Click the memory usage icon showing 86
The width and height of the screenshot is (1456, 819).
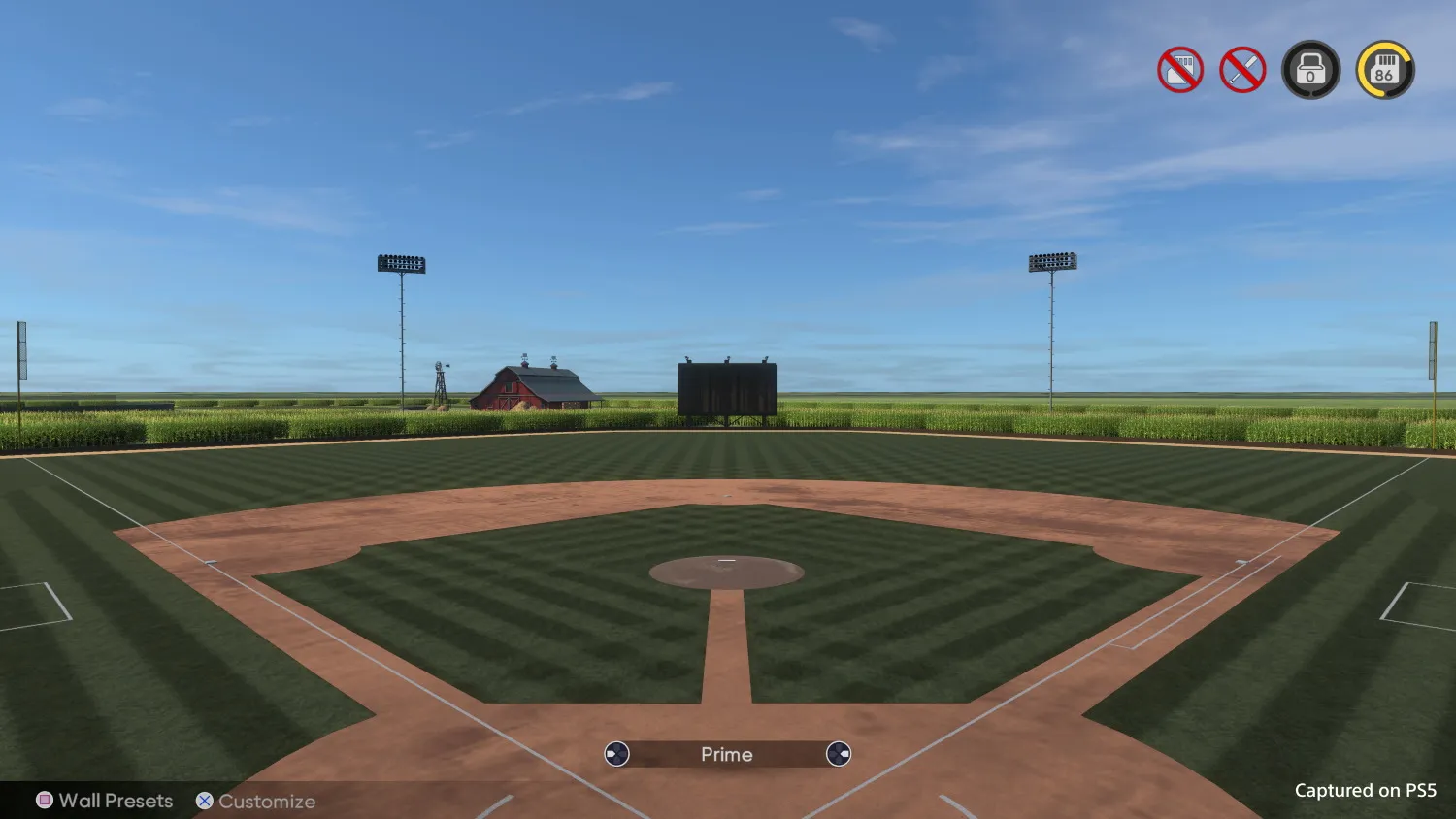point(1384,69)
